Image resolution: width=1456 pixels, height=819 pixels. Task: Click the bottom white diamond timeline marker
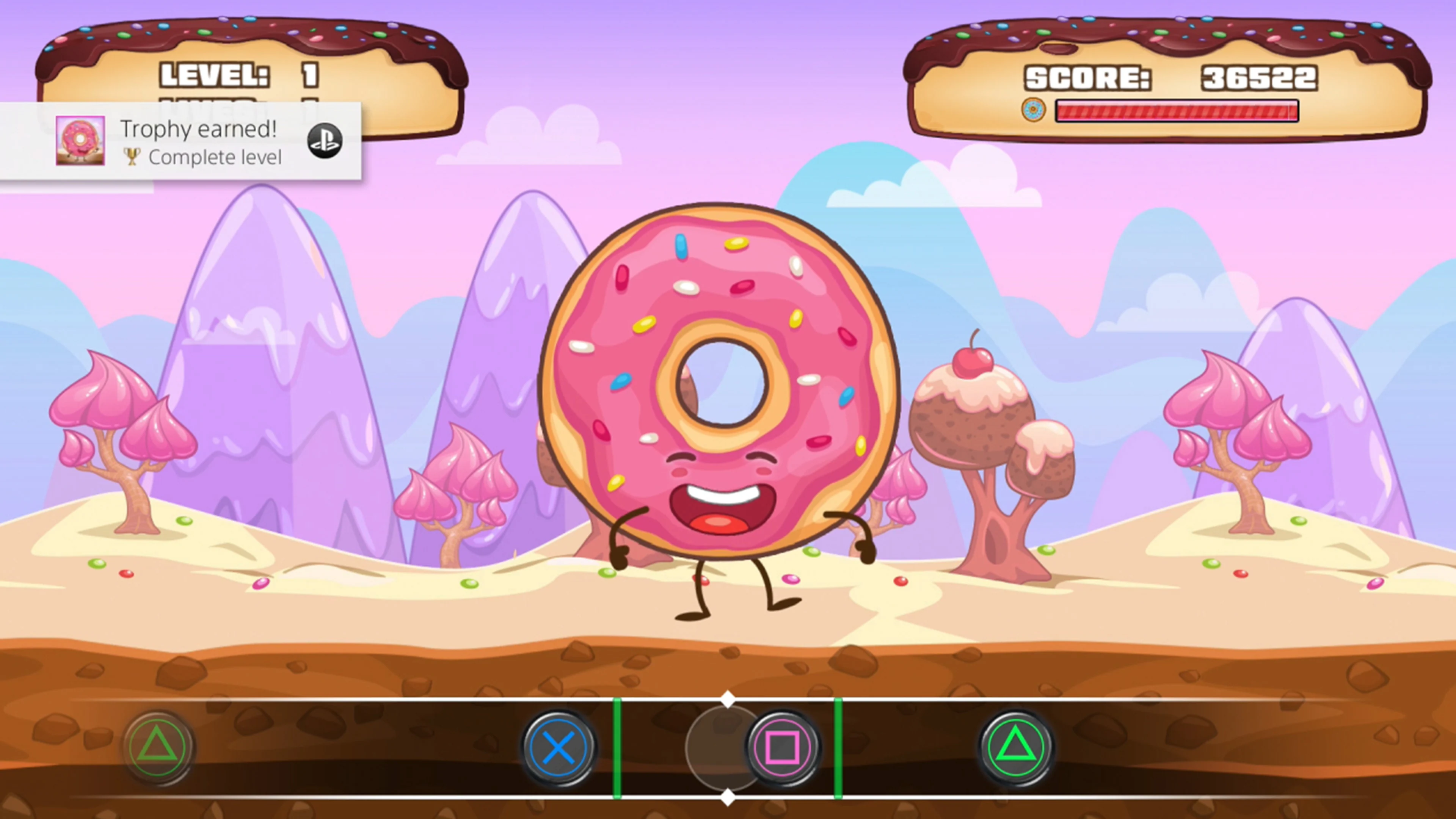728,799
